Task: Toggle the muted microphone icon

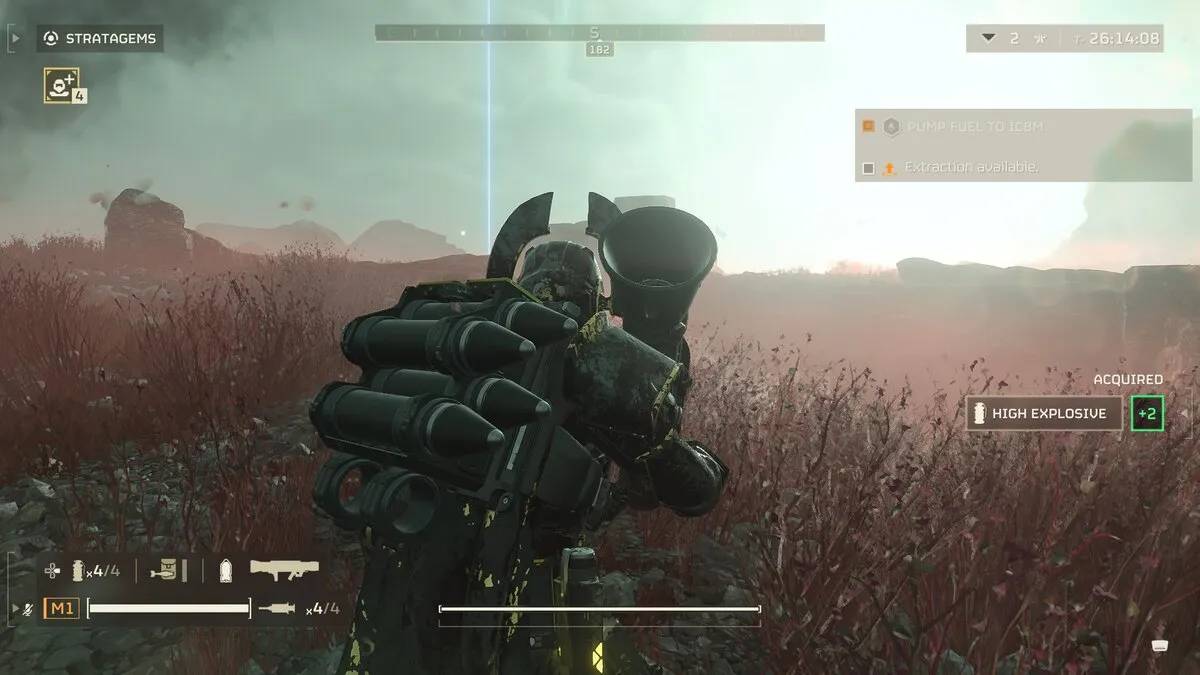Action: [x=29, y=608]
